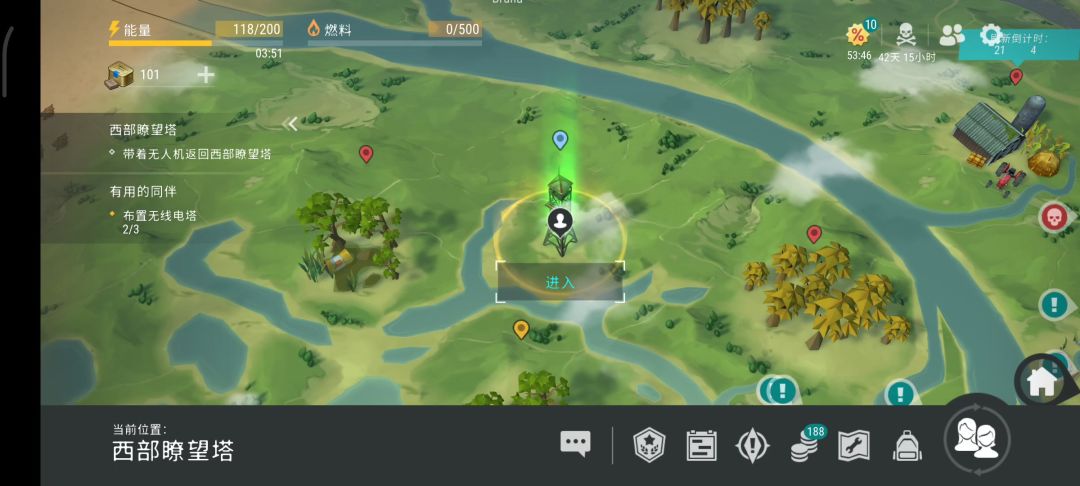Click the 进入 (Enter) location button
Viewport: 1080px width, 486px height.
560,282
